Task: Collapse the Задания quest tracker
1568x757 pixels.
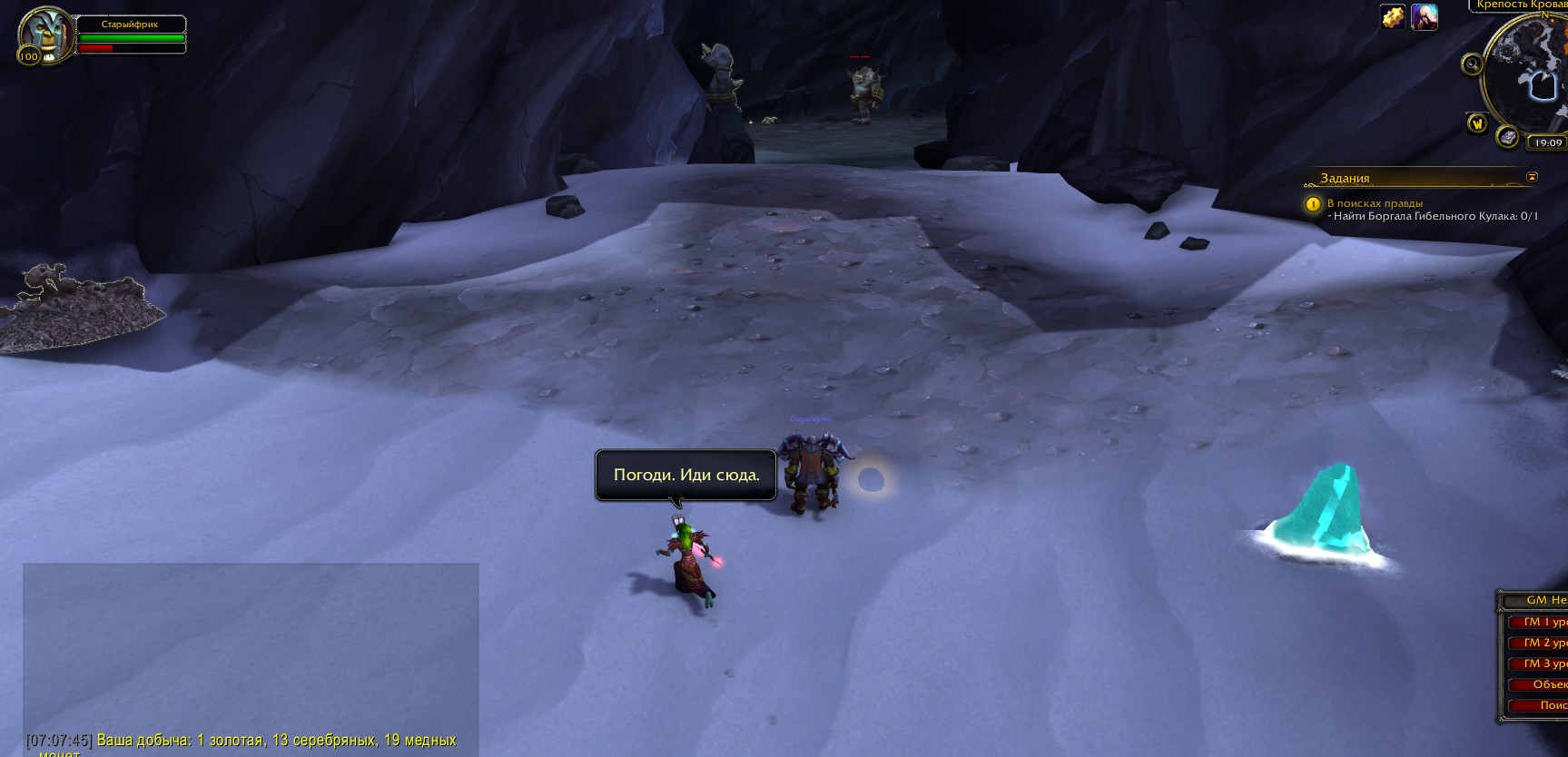Action: point(1533,177)
